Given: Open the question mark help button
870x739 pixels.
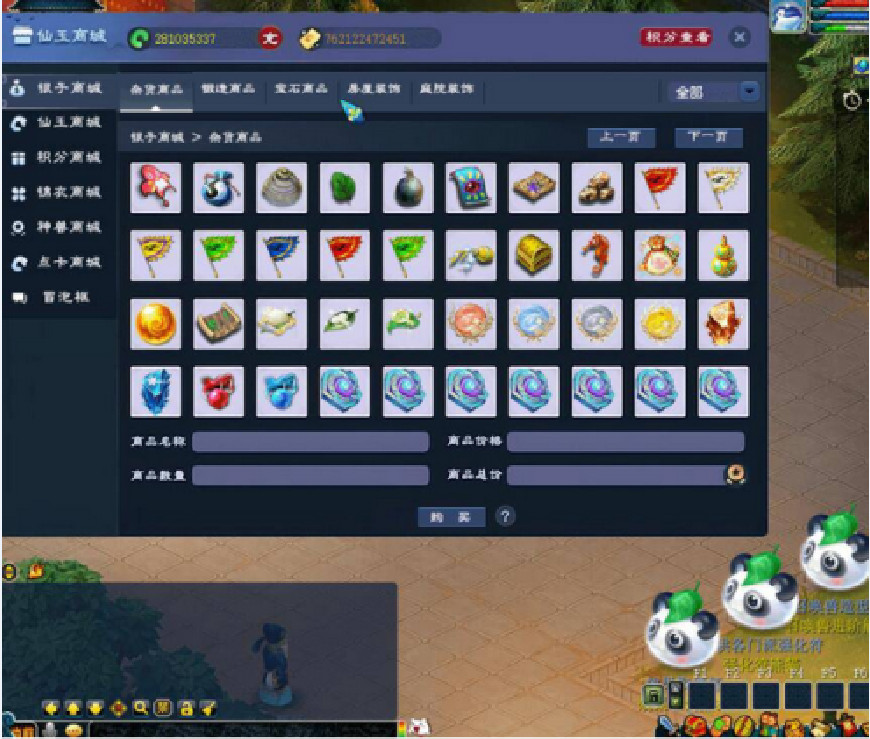Looking at the screenshot, I should (505, 517).
